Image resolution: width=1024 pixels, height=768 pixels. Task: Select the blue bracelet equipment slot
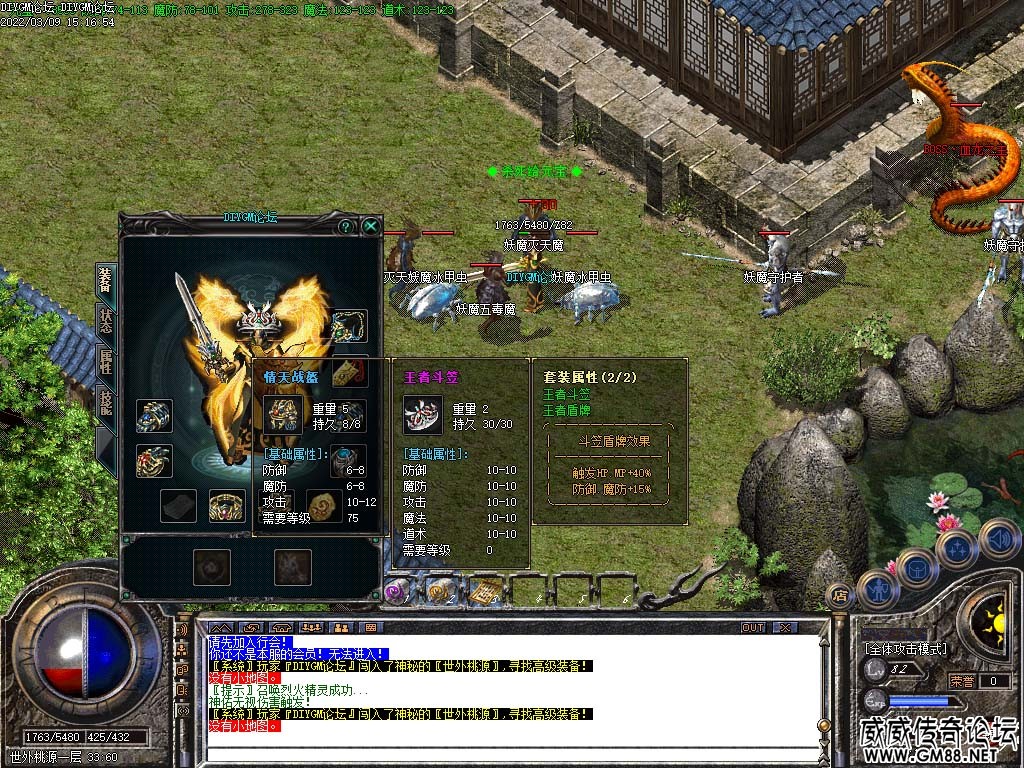(154, 416)
